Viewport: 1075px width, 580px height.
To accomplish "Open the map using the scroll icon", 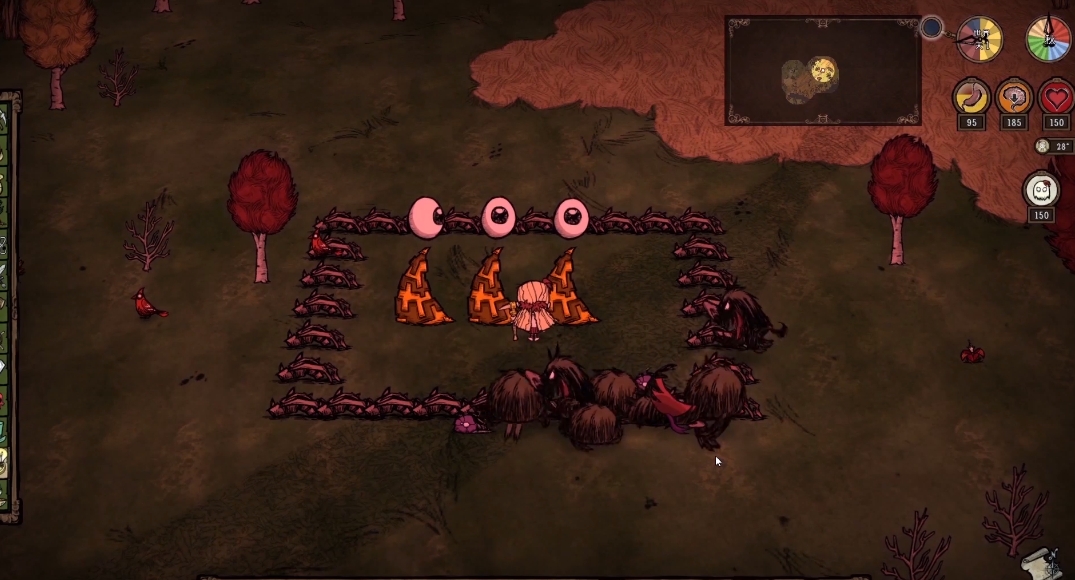I will [1042, 565].
